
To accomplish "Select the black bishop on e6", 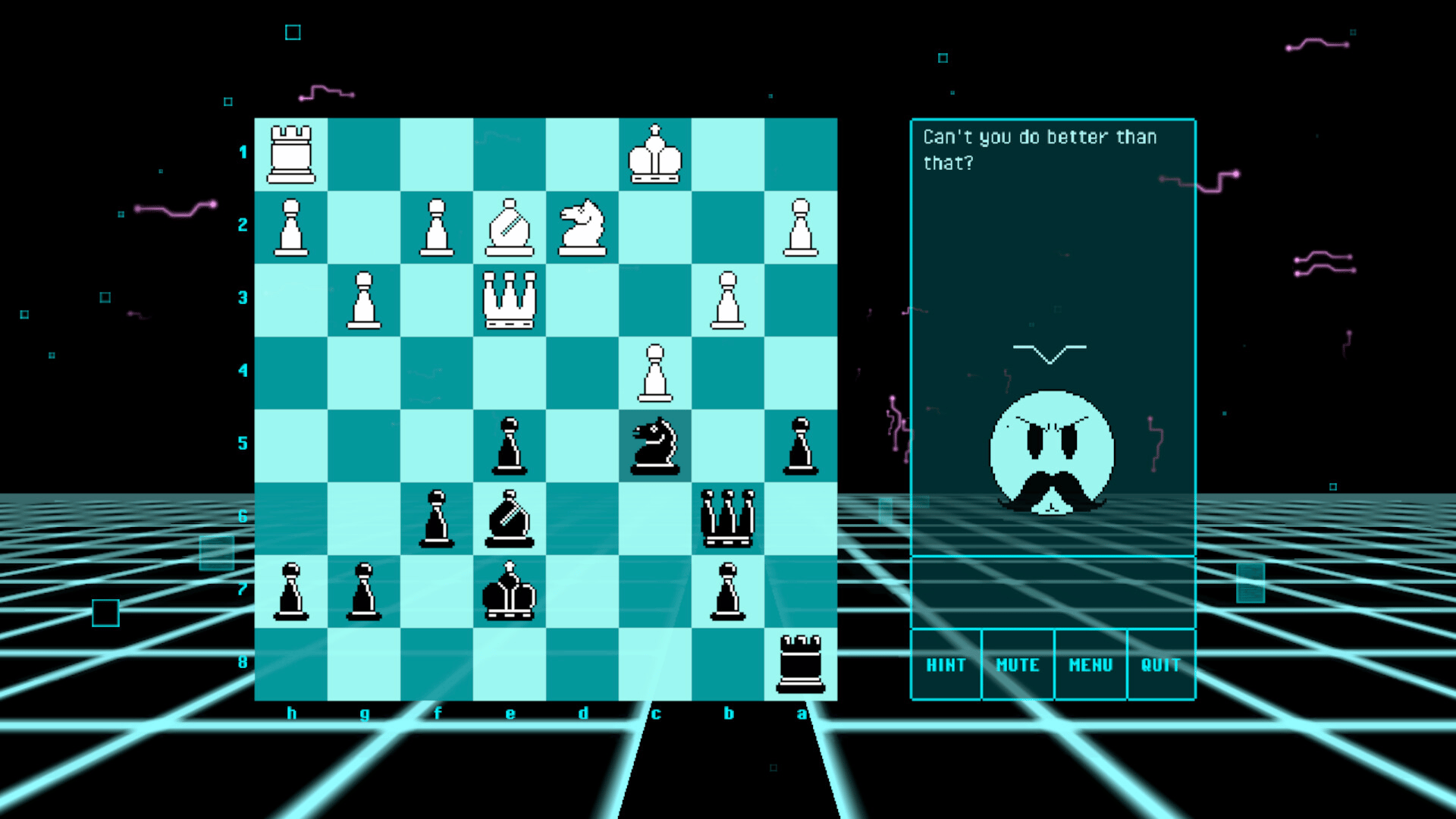I will coord(510,518).
